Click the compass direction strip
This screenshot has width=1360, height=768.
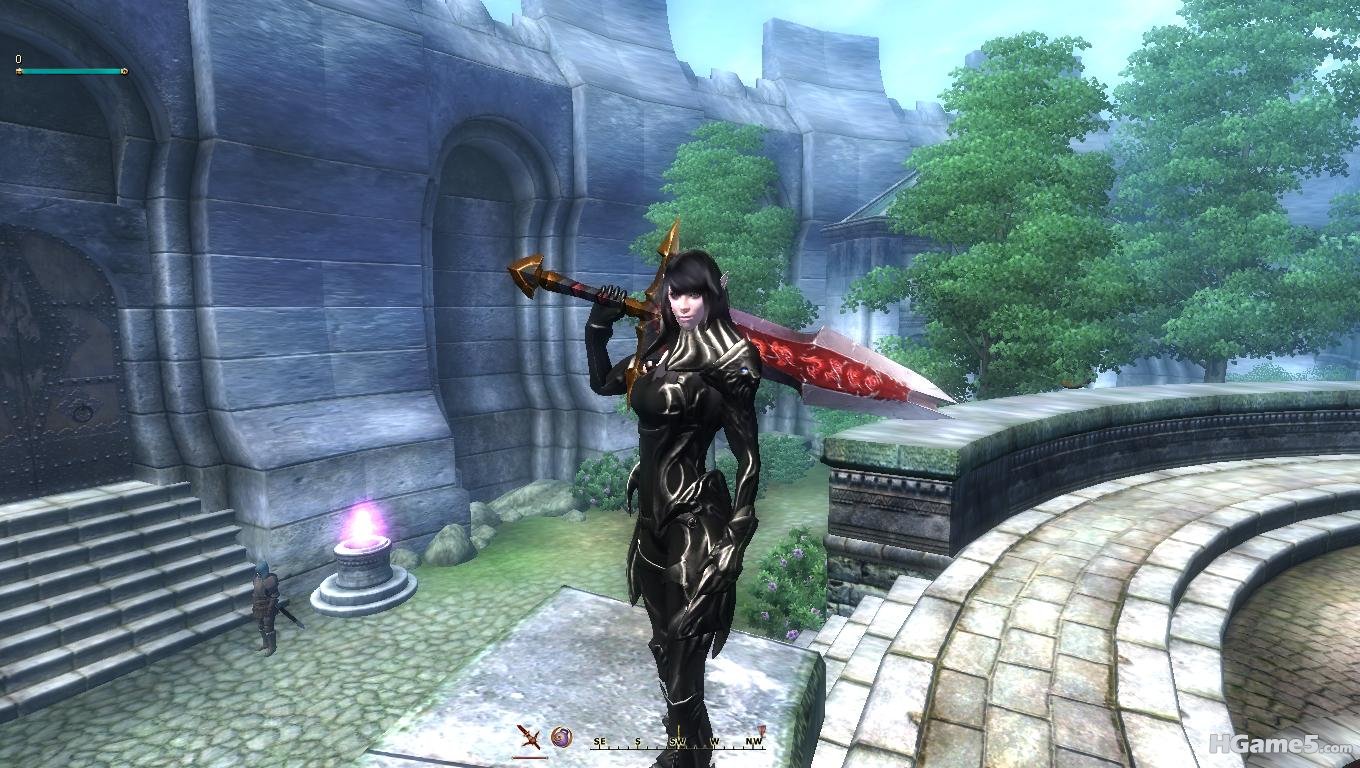coord(677,743)
